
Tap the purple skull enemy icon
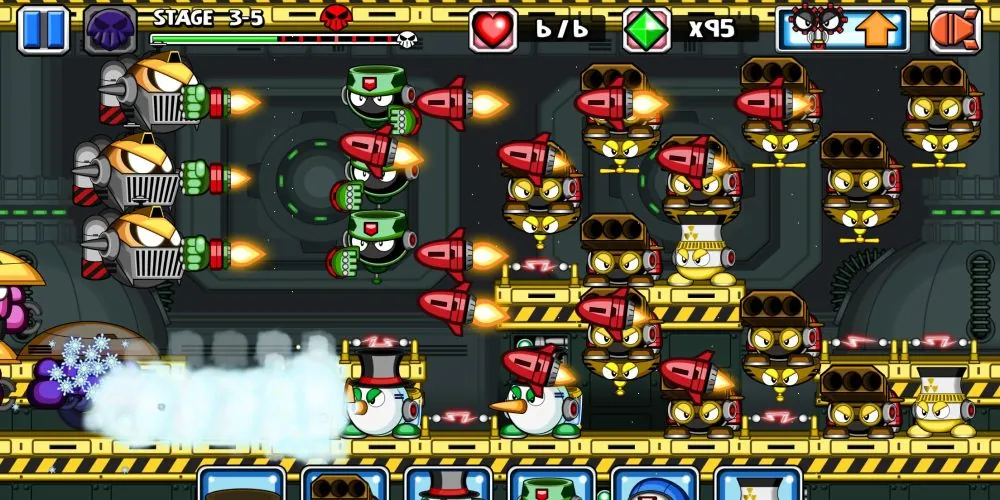pyautogui.click(x=110, y=29)
